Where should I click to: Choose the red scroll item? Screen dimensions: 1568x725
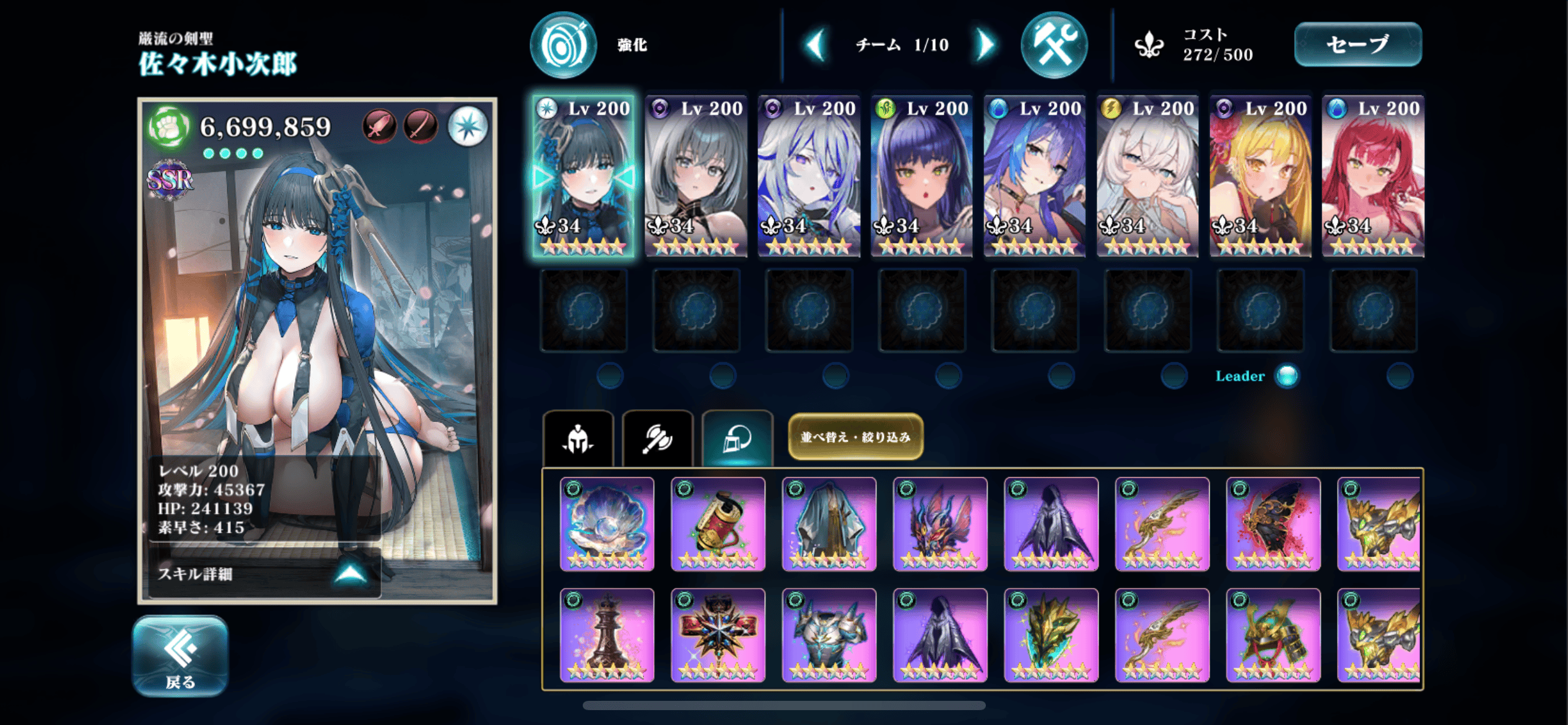pyautogui.click(x=718, y=524)
